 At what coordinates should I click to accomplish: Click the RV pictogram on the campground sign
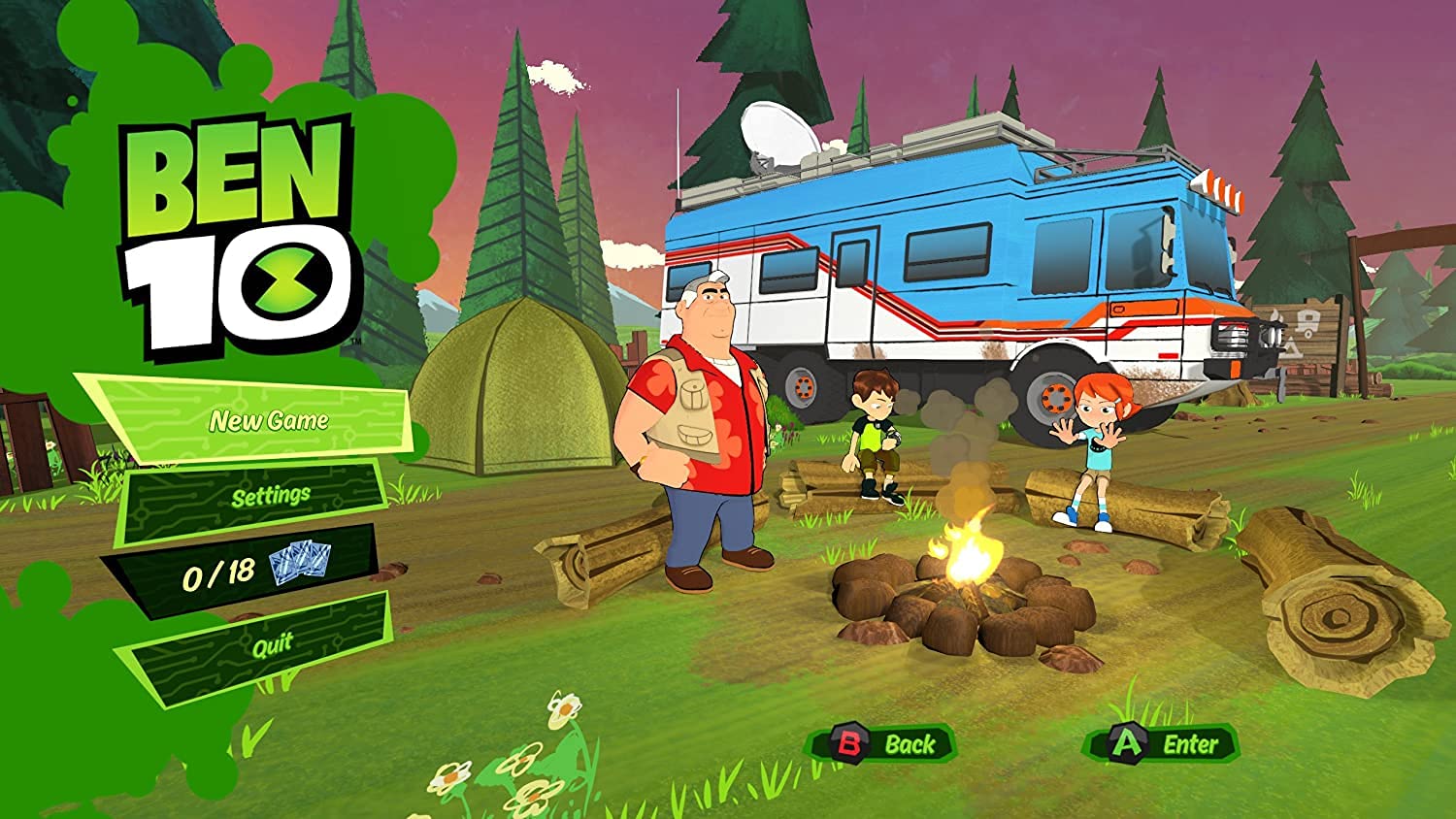1307,323
